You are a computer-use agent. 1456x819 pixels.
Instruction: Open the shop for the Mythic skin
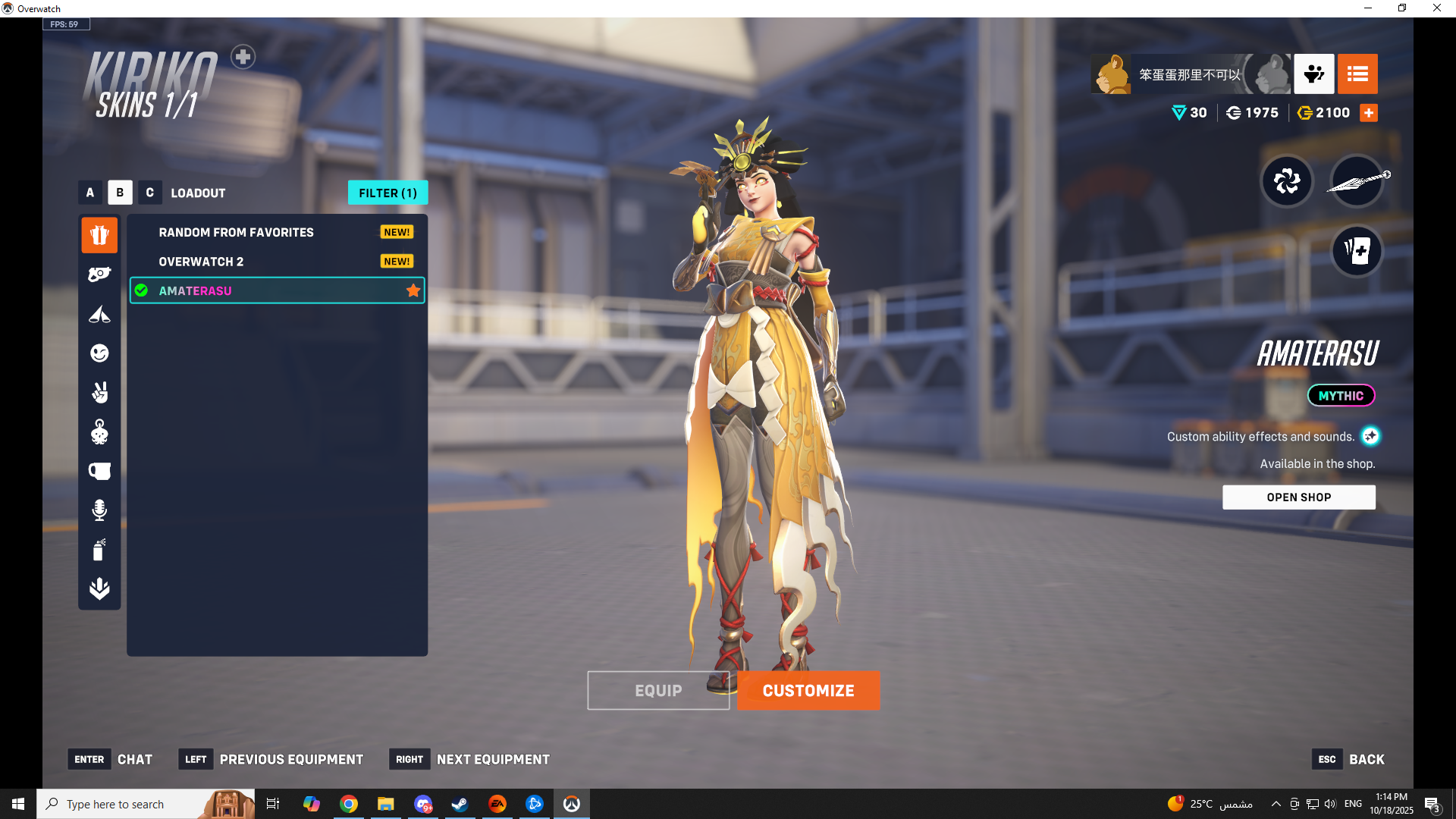tap(1298, 497)
